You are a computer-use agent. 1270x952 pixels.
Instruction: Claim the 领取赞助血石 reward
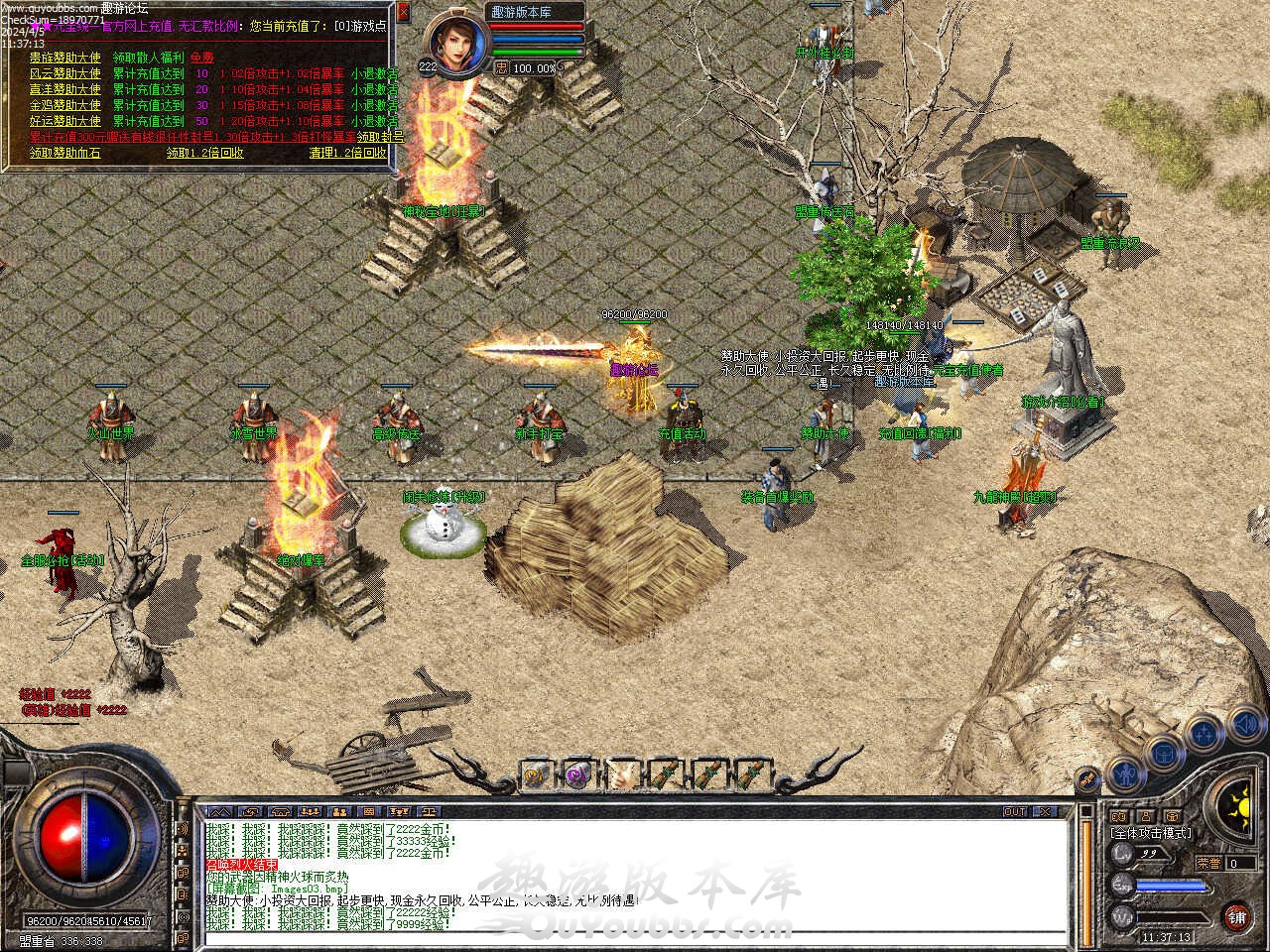click(65, 153)
